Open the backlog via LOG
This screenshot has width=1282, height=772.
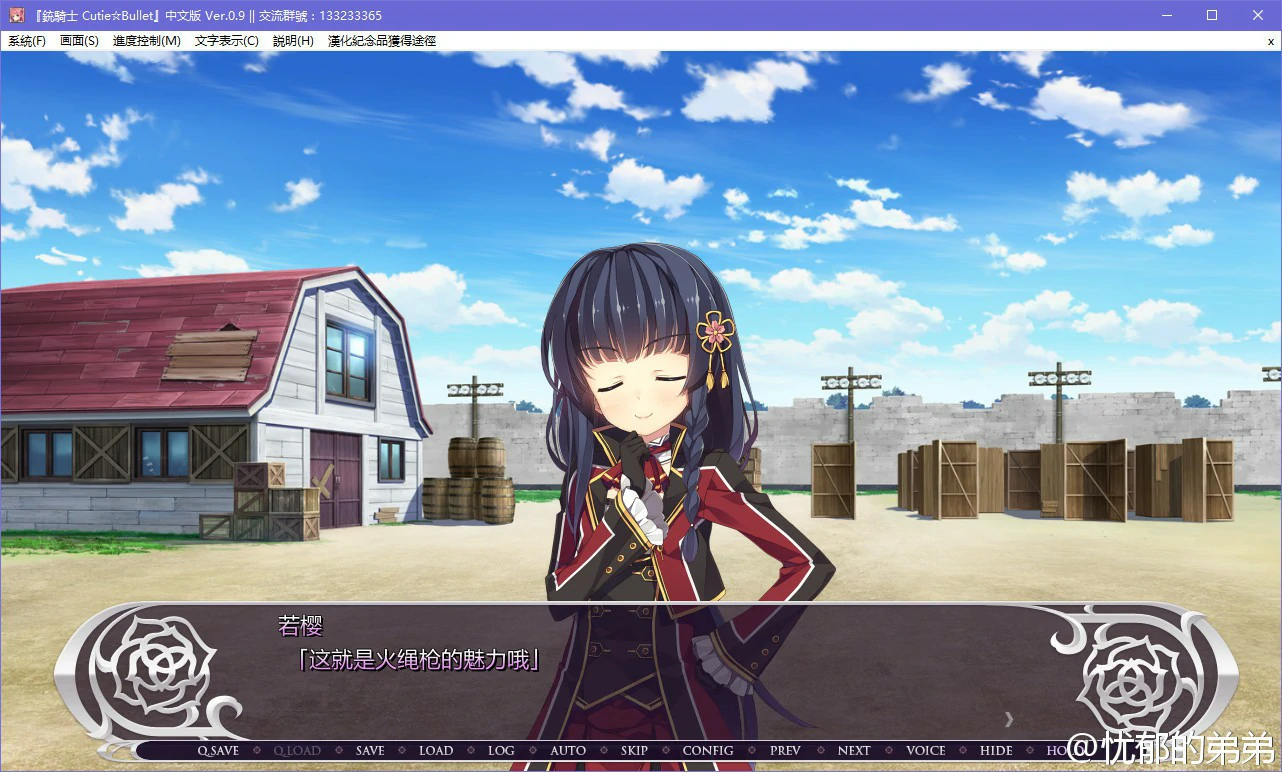click(501, 750)
